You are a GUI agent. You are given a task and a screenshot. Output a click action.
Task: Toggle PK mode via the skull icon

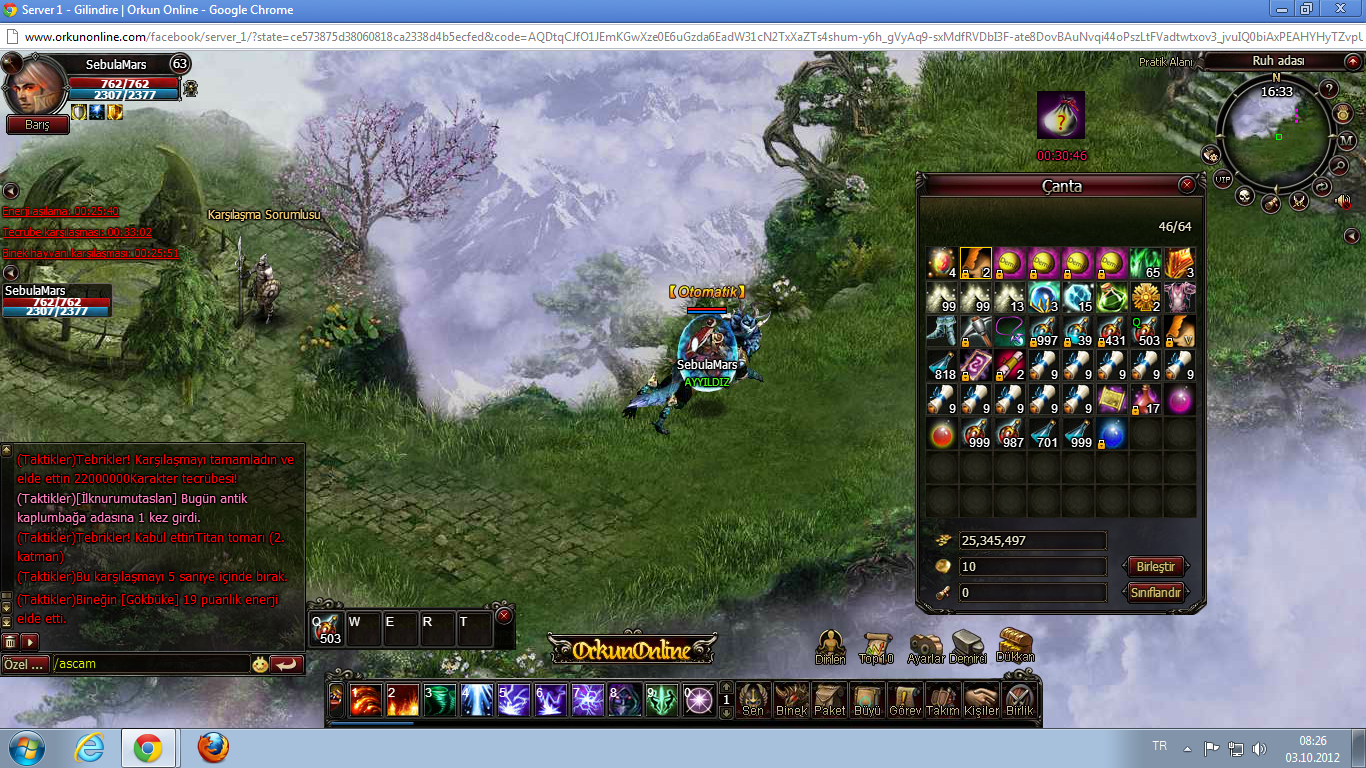(1245, 196)
